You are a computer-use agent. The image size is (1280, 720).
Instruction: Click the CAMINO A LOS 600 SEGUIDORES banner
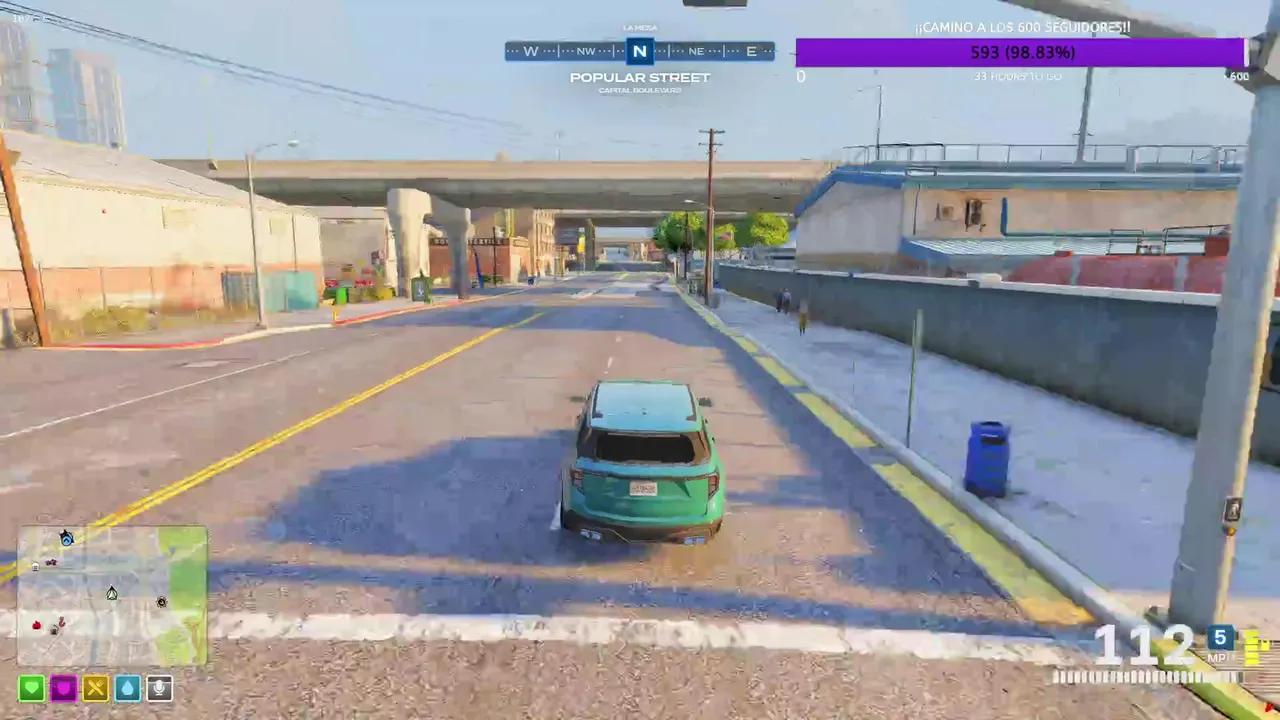coord(1022,27)
